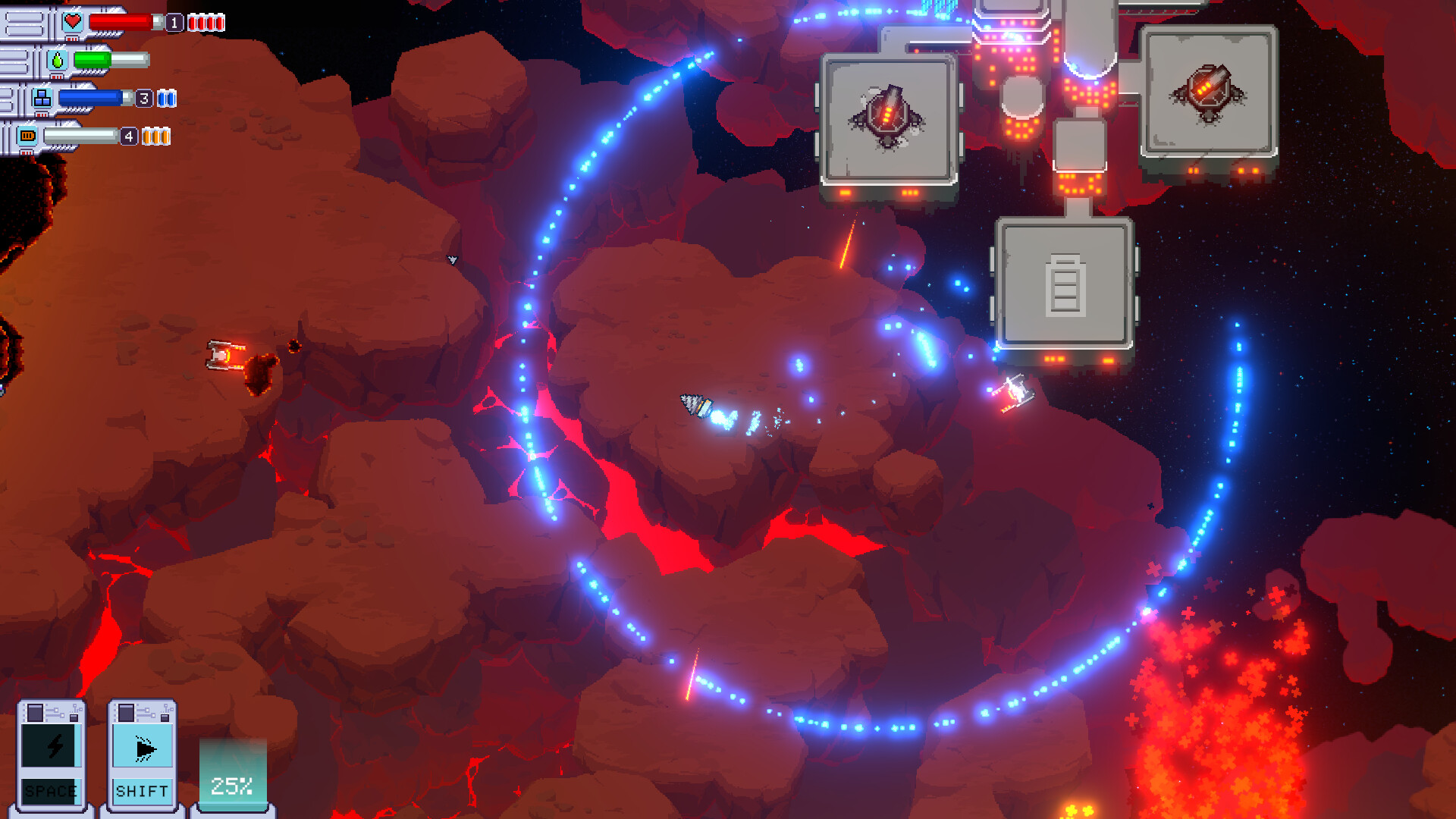Click the green fuel droplet icon
1456x819 pixels.
click(58, 61)
